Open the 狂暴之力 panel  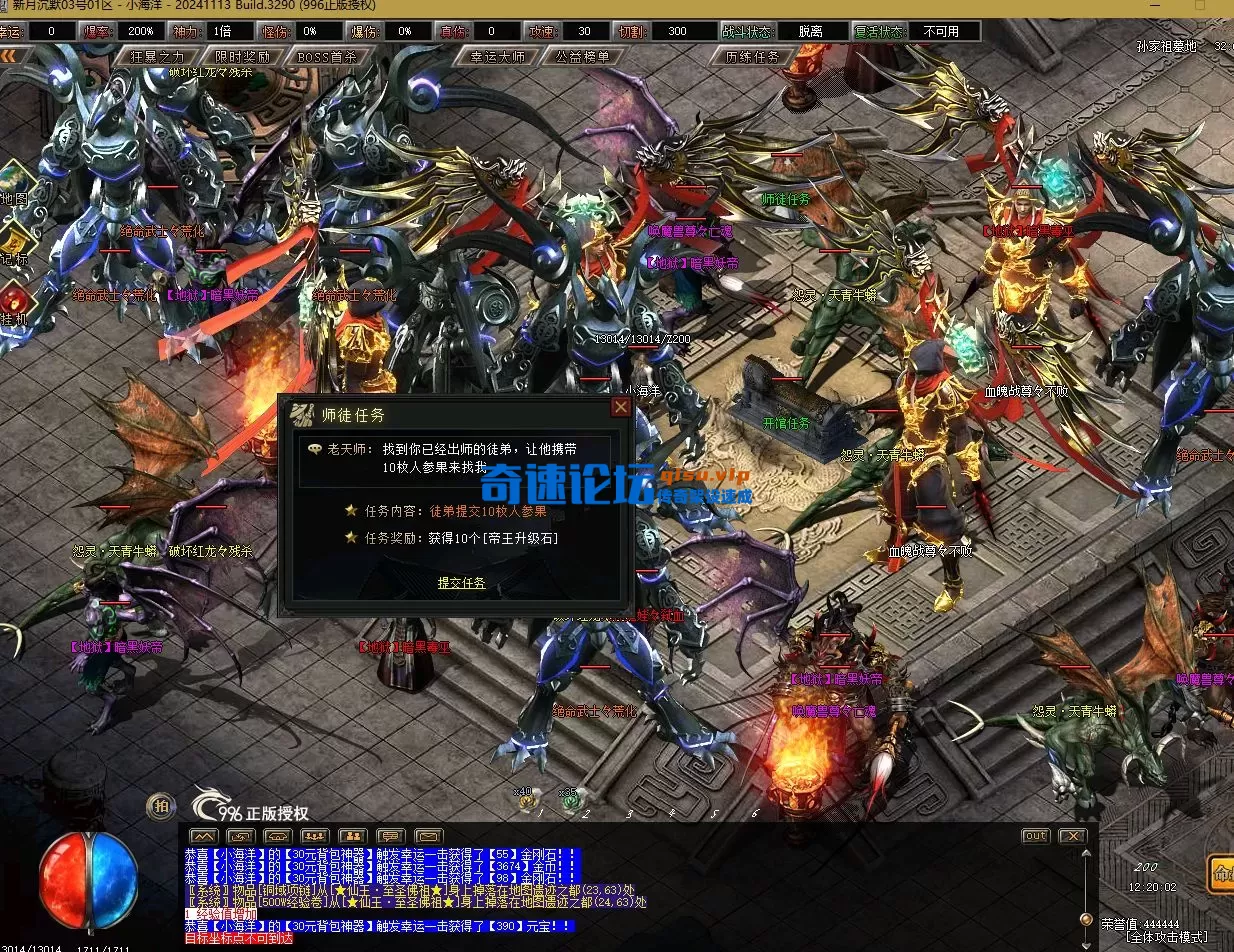158,57
